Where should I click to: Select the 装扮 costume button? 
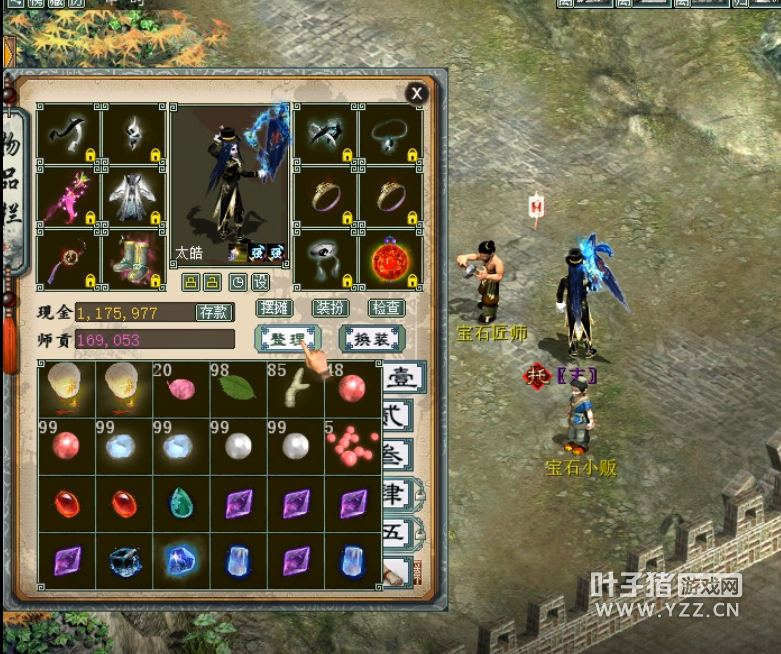(x=329, y=309)
